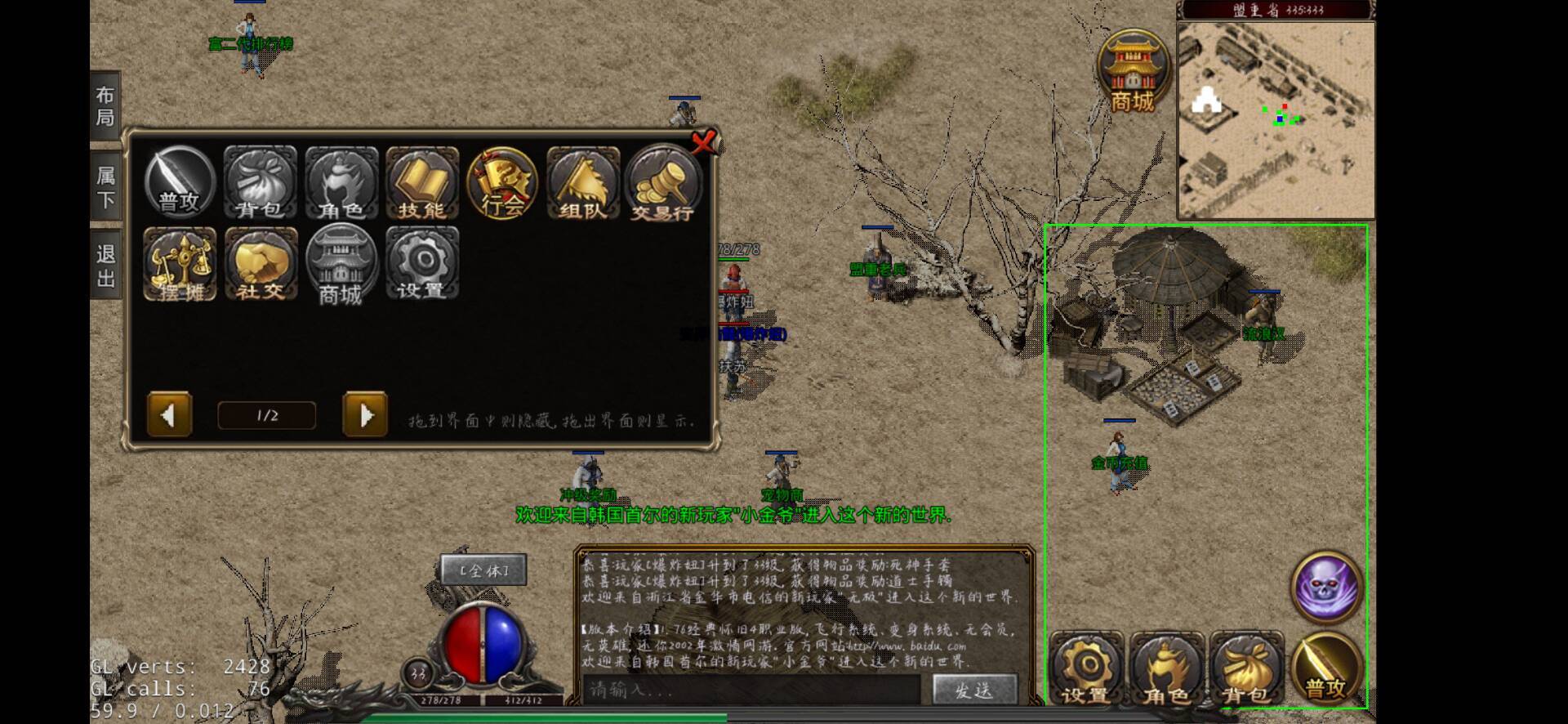Switch to the 属下 side tab
This screenshot has height=724, width=1568.
[x=105, y=187]
